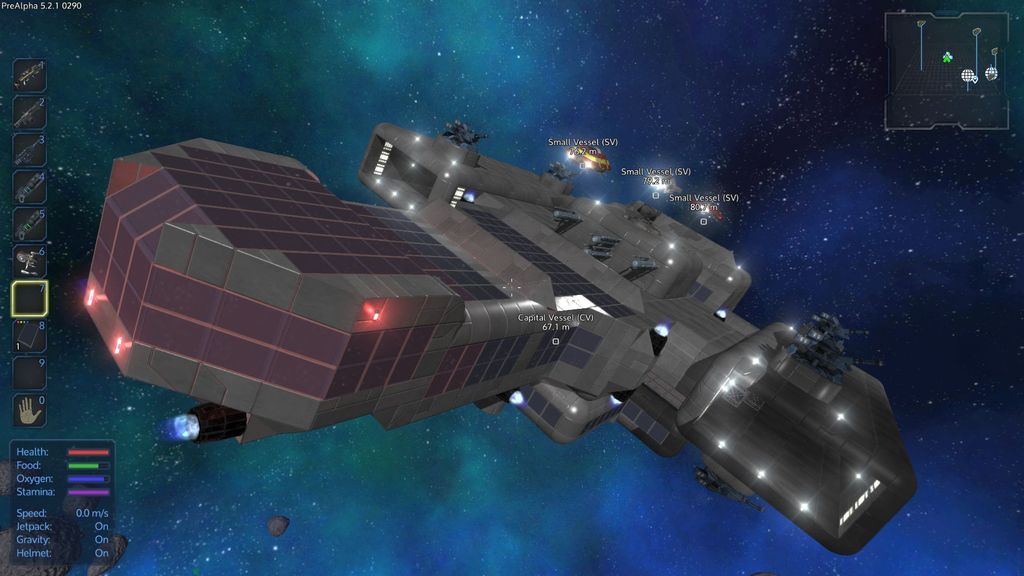This screenshot has width=1024, height=576.
Task: Click the highlighted empty hotbar slot 7
Action: [29, 298]
